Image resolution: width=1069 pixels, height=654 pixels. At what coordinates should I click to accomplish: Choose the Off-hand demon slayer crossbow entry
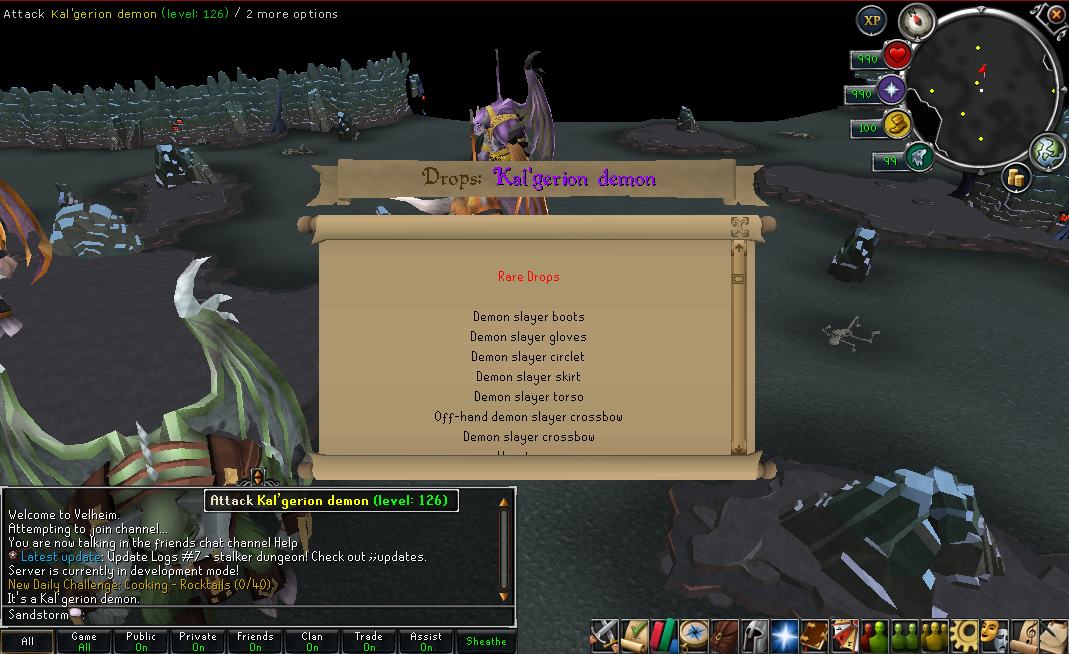529,417
